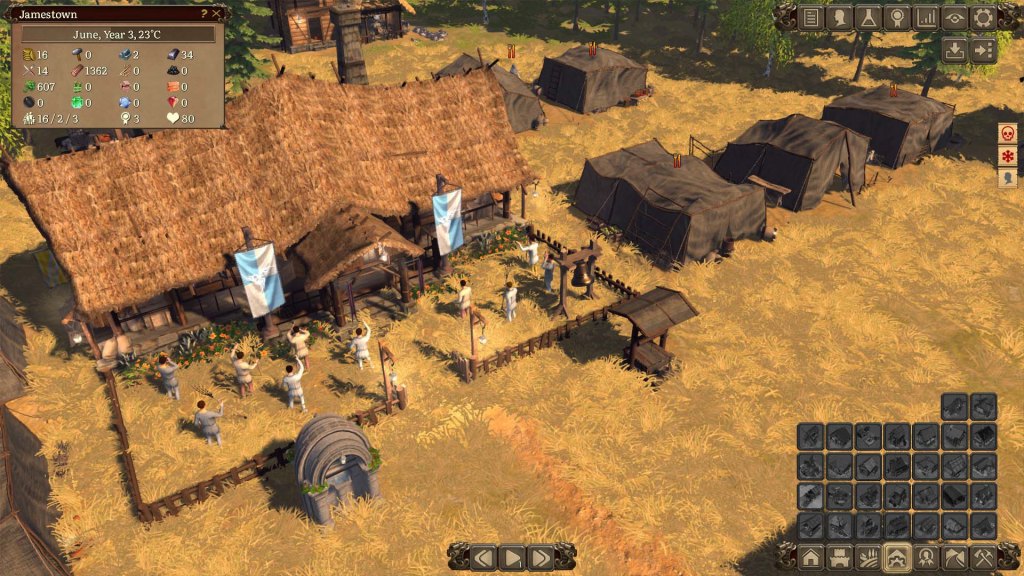Open the award ribbon menu
Viewport: 1024px width, 576px height.
point(897,17)
